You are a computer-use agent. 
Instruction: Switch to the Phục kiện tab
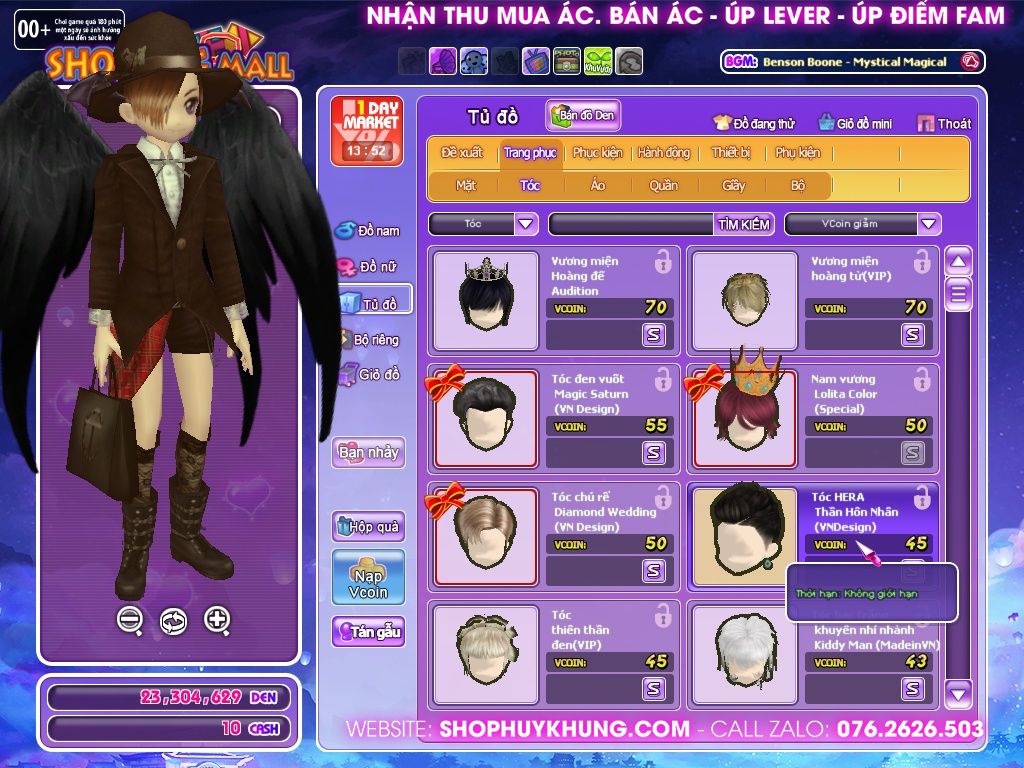click(x=597, y=153)
